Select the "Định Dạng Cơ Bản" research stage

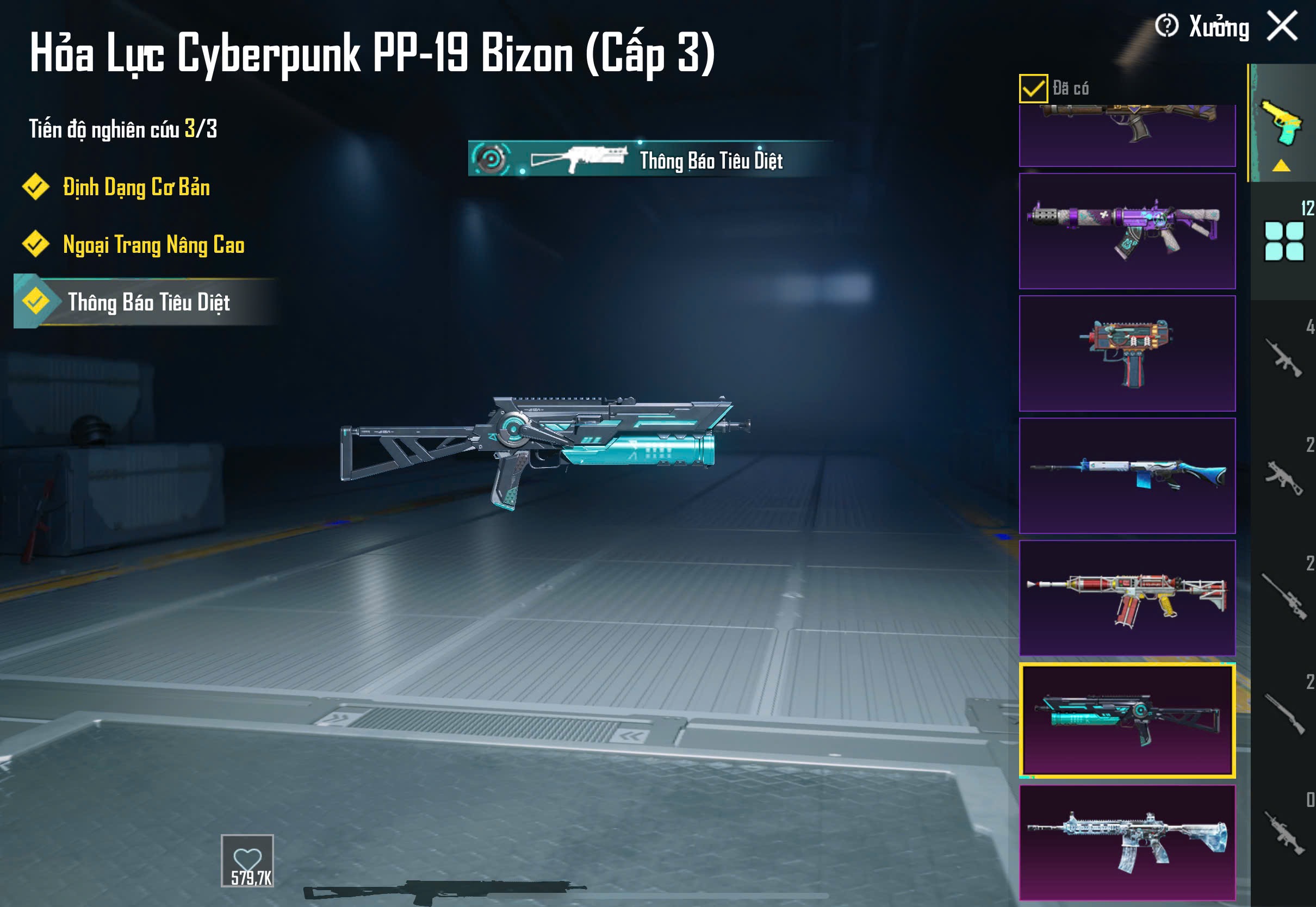pos(136,187)
